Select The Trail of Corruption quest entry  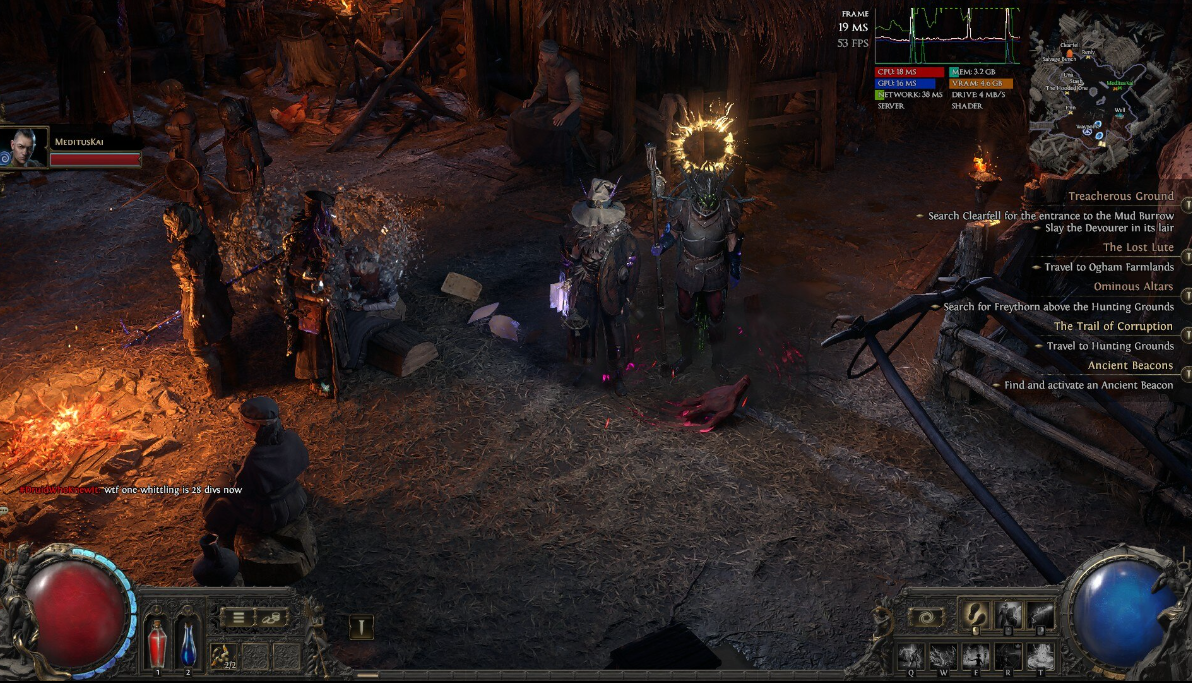pos(1113,326)
